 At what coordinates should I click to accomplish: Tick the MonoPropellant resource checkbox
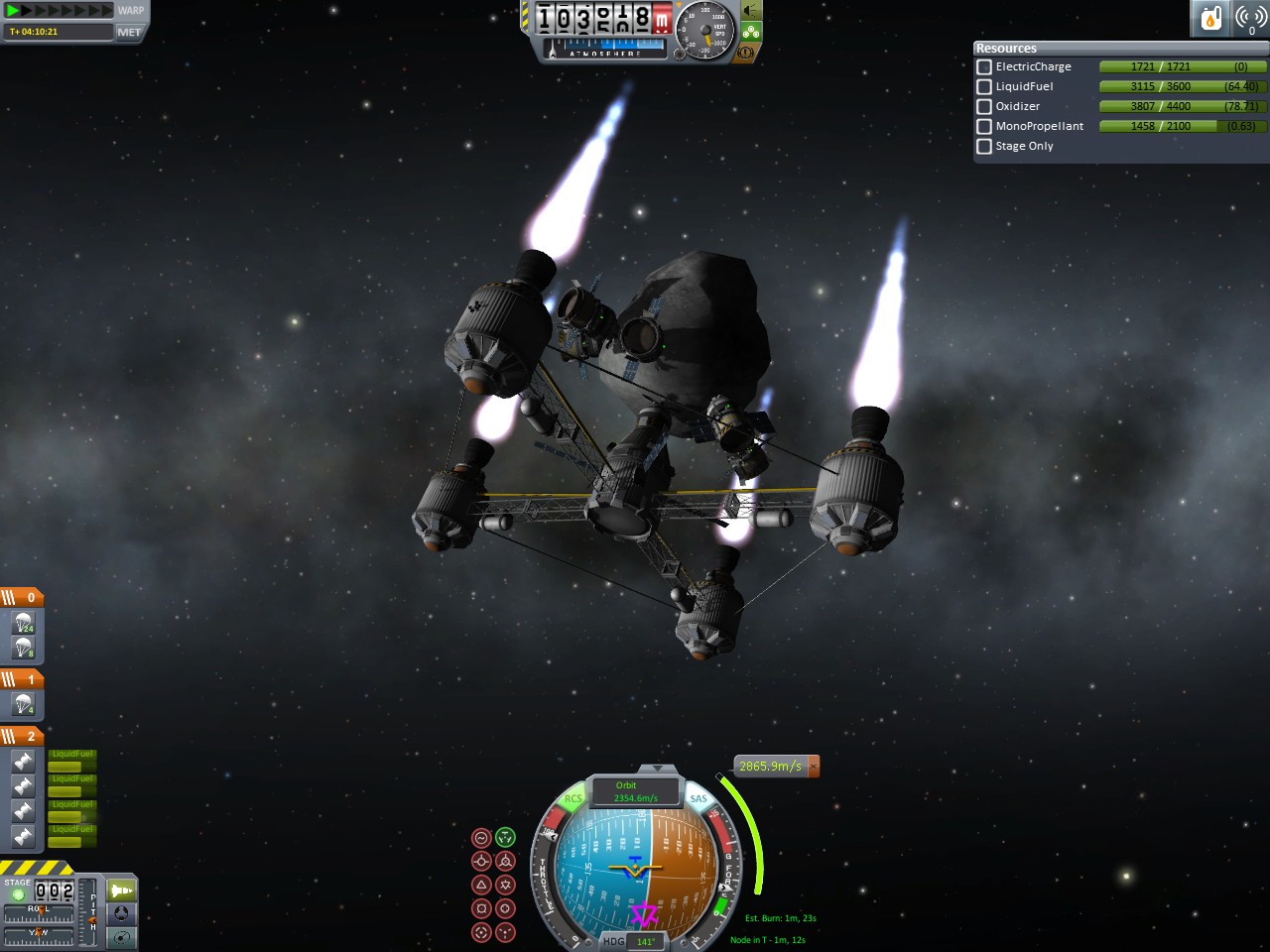pos(984,126)
